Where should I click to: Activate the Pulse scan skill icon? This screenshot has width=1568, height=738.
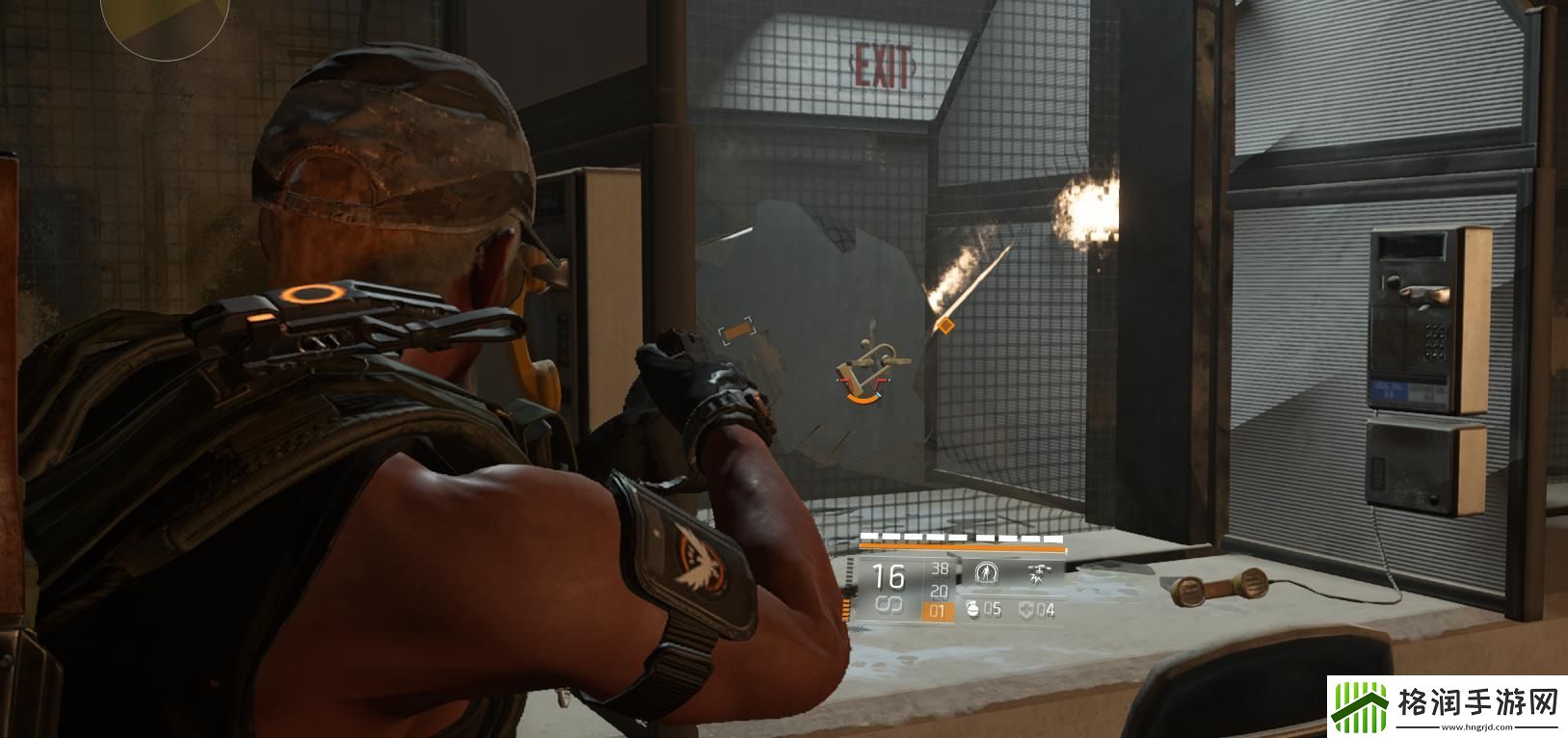[984, 573]
